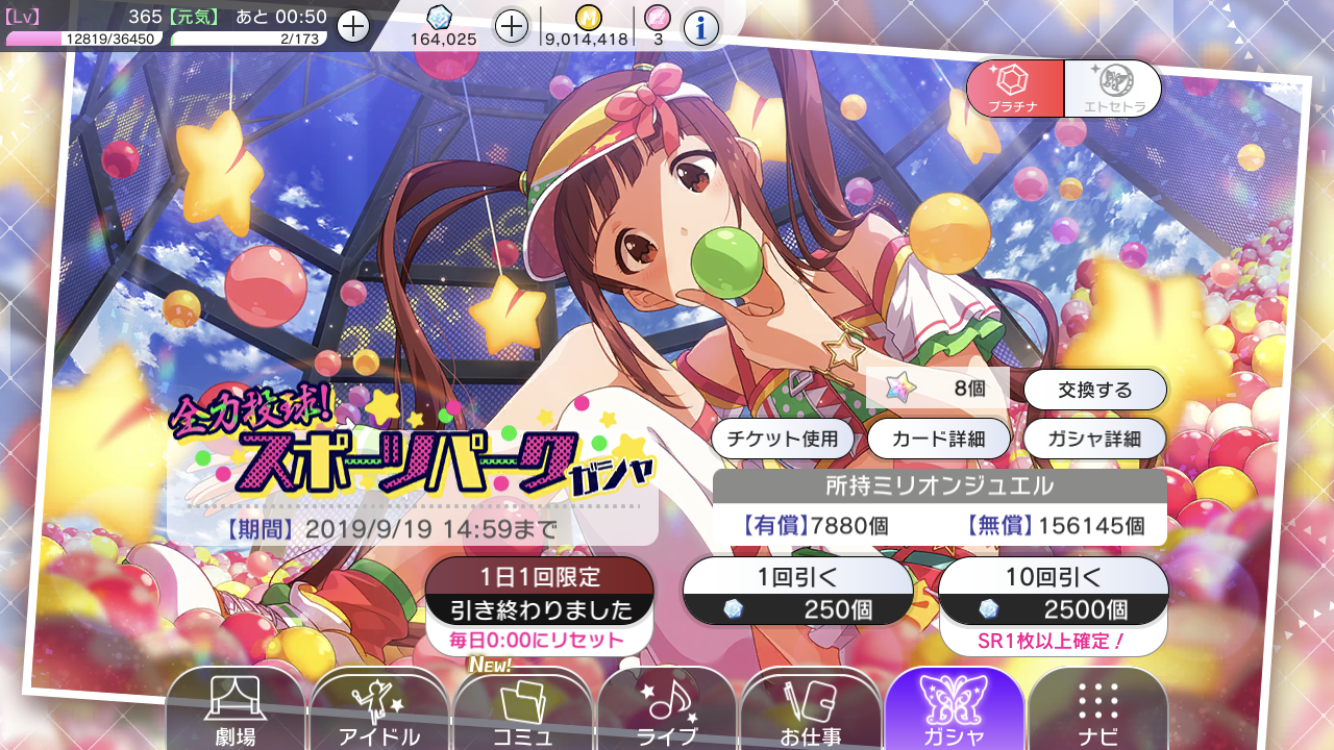View ガシャ詳細 gacha details

pos(1095,438)
